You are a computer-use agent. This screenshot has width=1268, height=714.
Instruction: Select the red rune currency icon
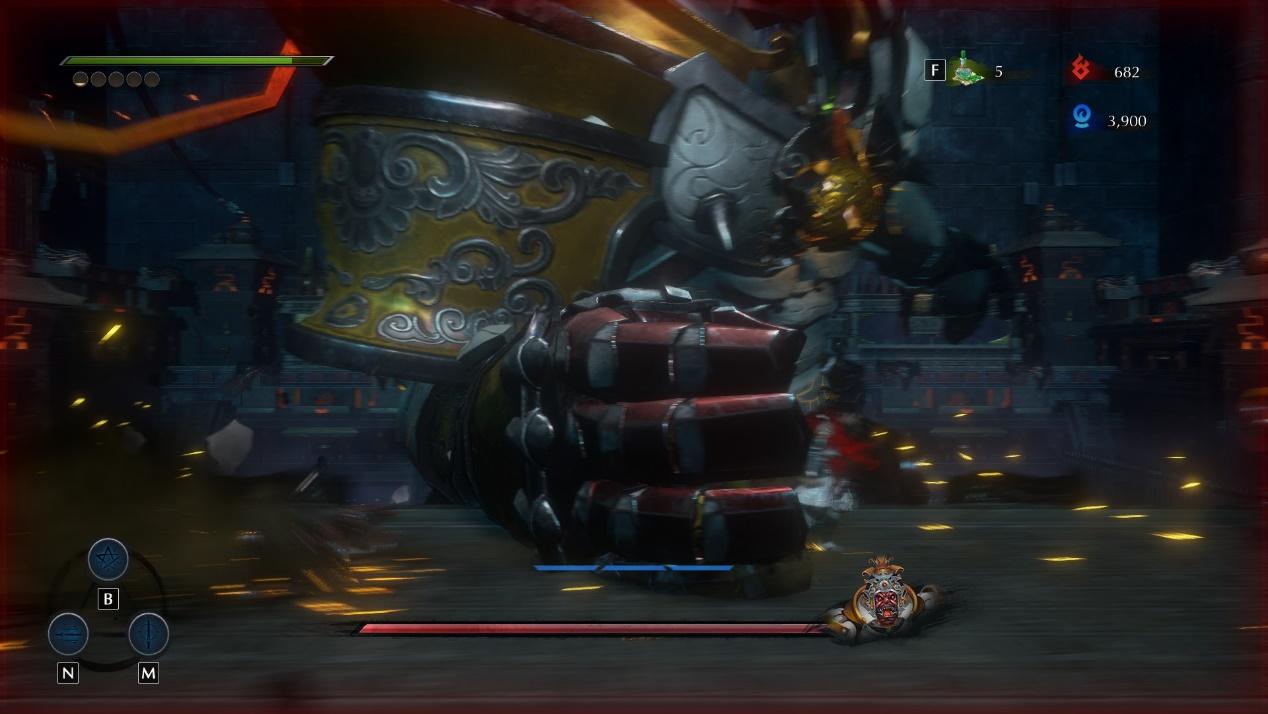click(1080, 70)
